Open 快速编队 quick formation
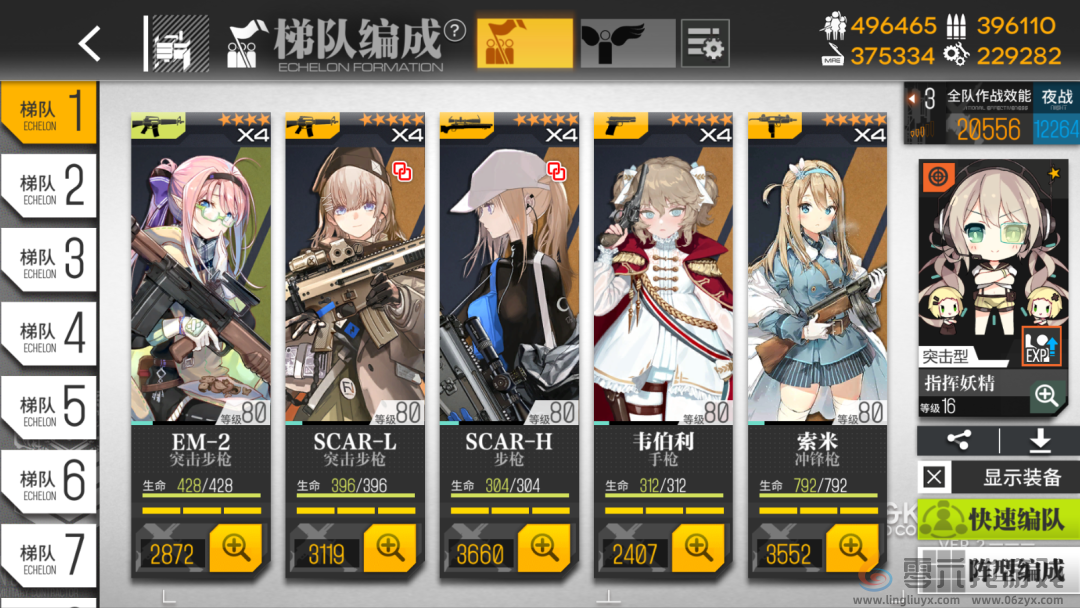Screen dimensions: 1080x608 (x=998, y=520)
